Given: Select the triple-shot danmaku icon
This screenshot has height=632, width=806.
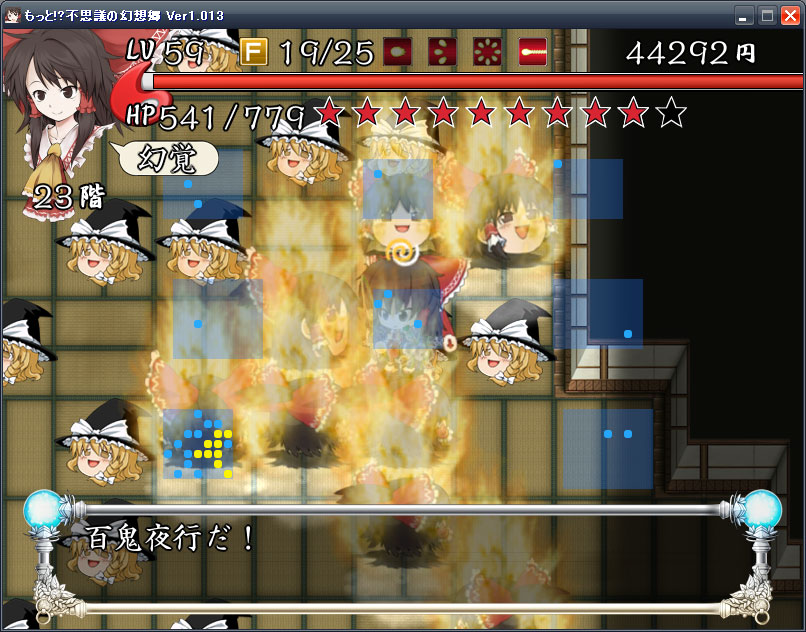Looking at the screenshot, I should tap(443, 51).
